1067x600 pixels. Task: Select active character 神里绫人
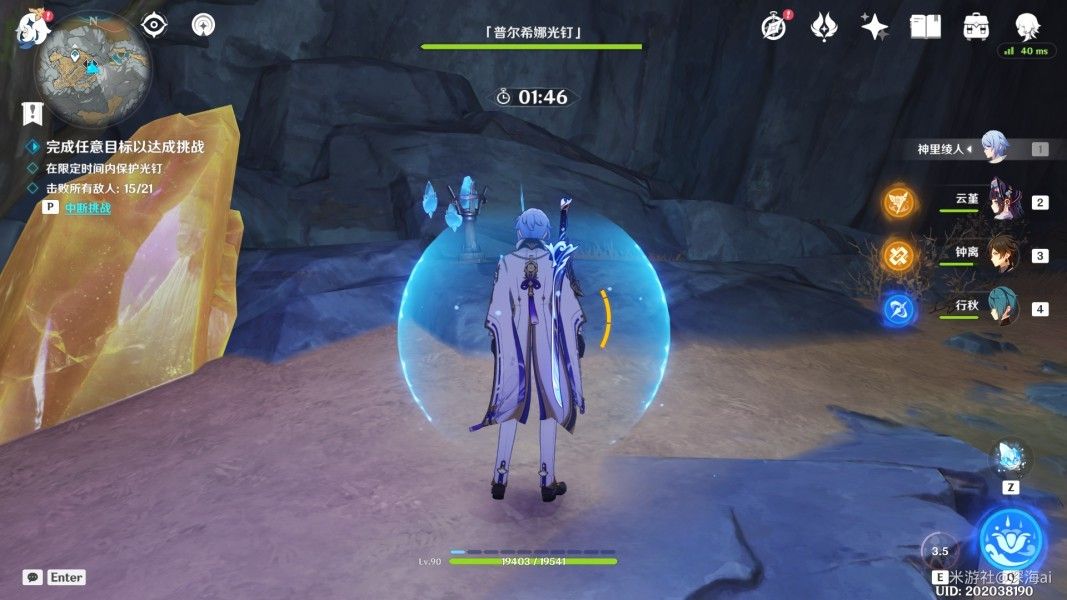tap(994, 148)
